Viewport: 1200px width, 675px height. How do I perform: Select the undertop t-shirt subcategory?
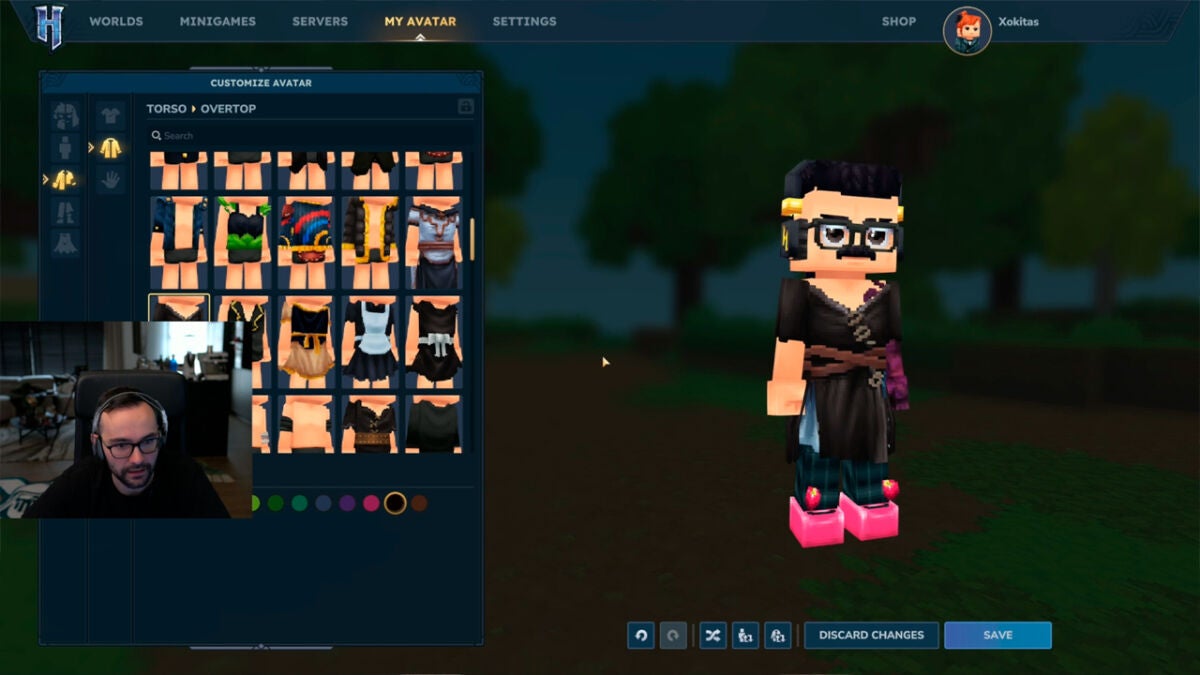pyautogui.click(x=110, y=114)
